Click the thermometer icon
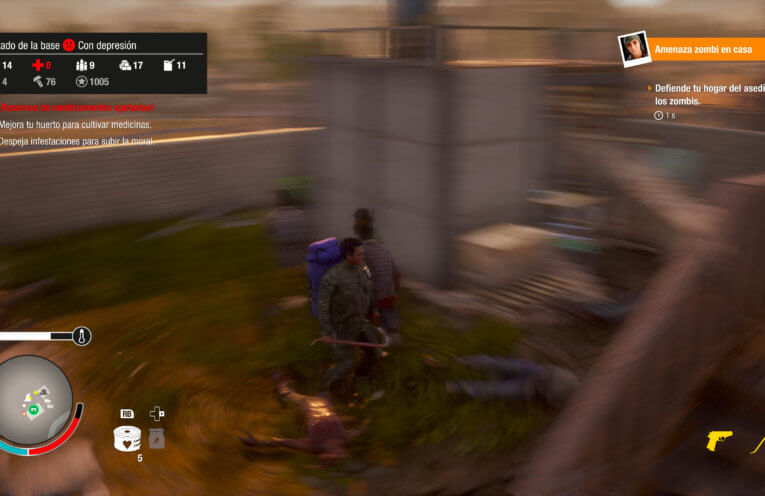765x496 pixels. coord(82,336)
